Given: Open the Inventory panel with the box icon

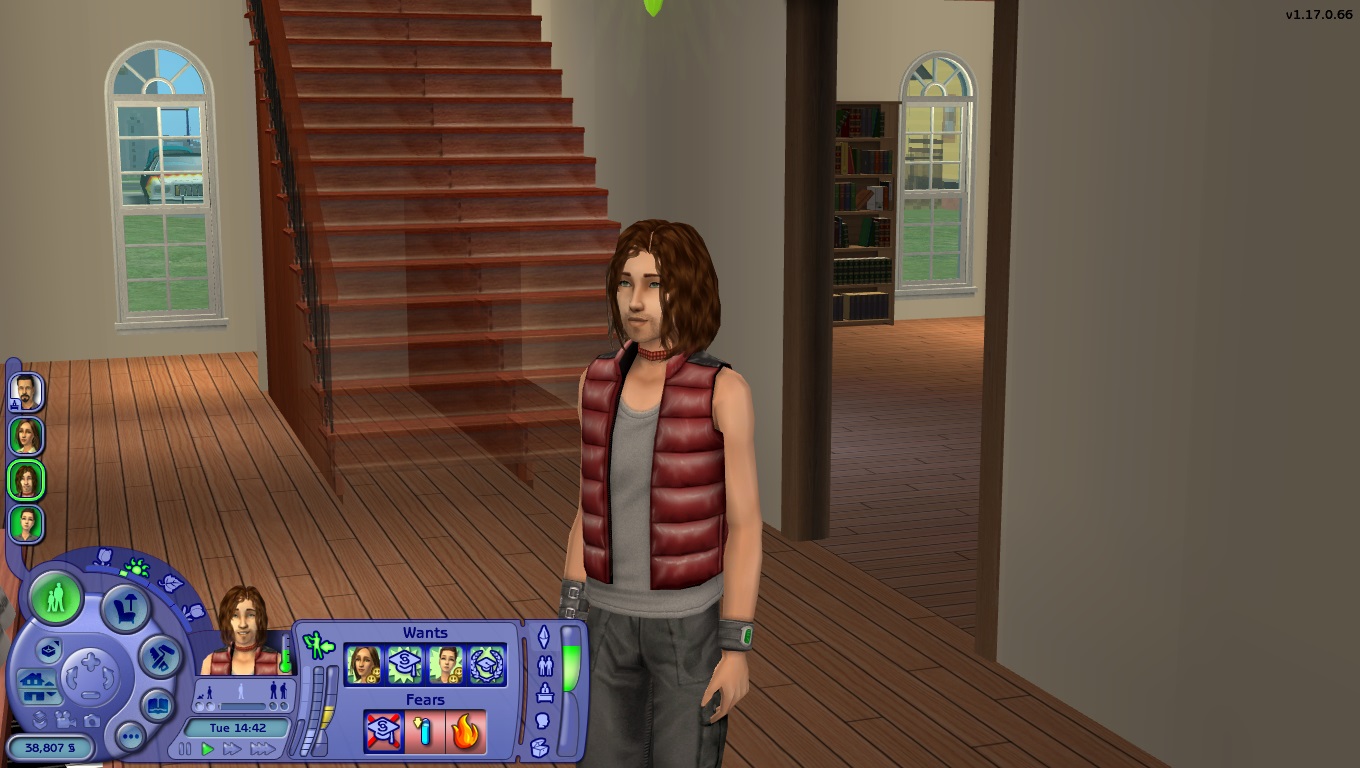Looking at the screenshot, I should [539, 746].
